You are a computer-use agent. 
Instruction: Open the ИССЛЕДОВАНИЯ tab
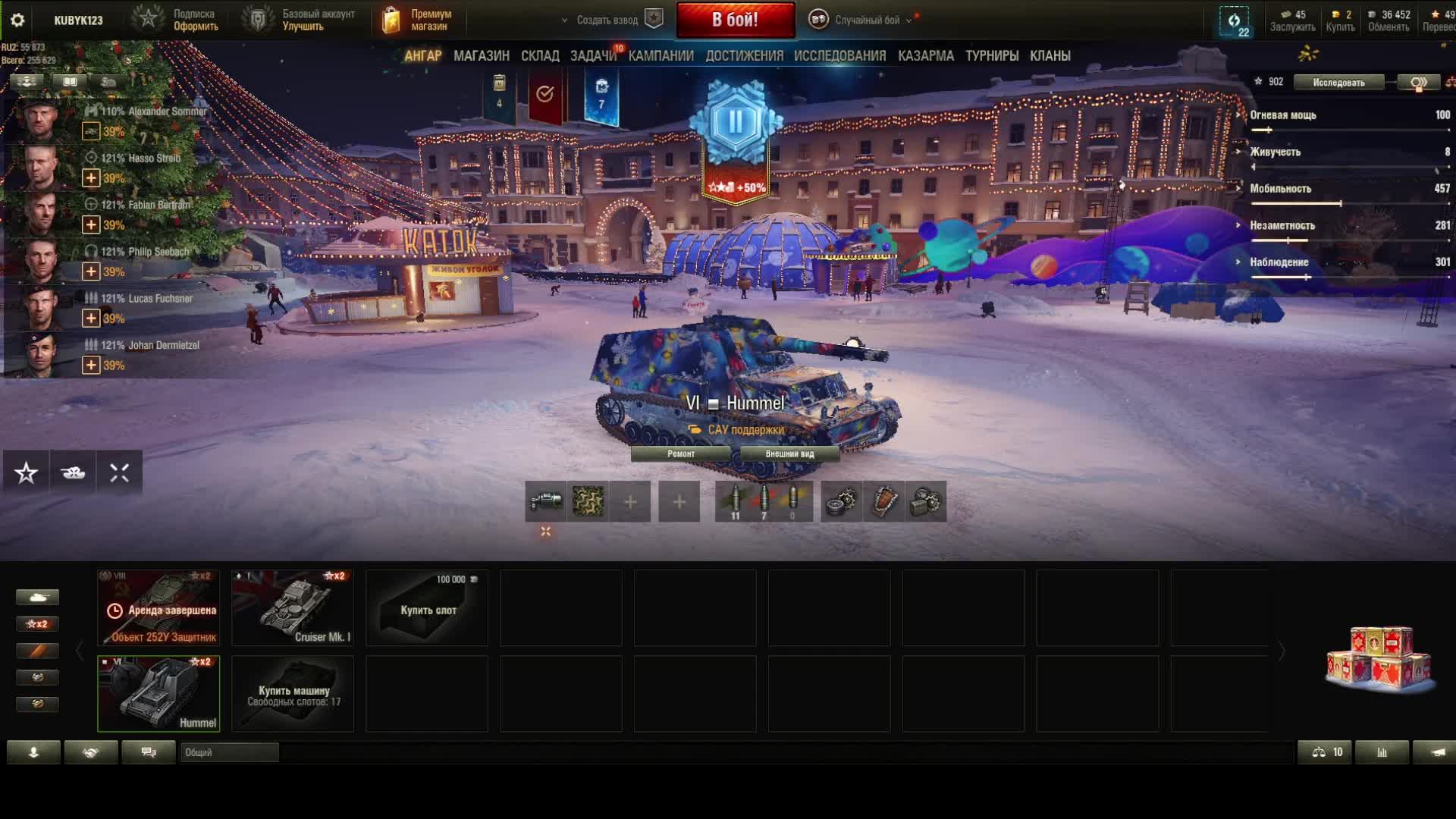tap(839, 55)
